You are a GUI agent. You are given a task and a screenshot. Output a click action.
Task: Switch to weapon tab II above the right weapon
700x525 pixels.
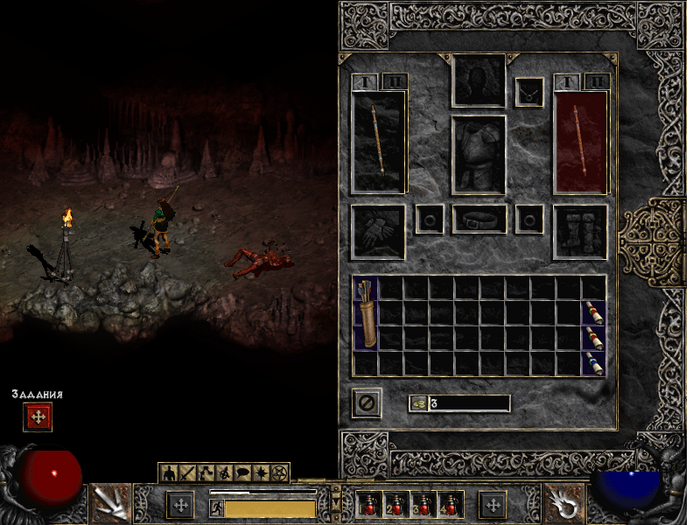(x=595, y=81)
